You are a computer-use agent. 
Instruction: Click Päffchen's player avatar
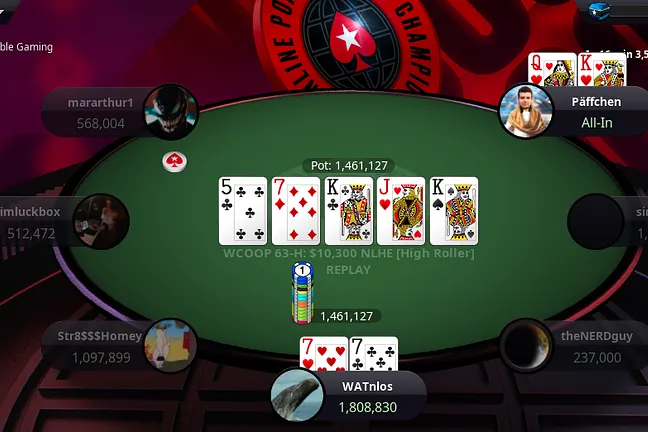(525, 111)
